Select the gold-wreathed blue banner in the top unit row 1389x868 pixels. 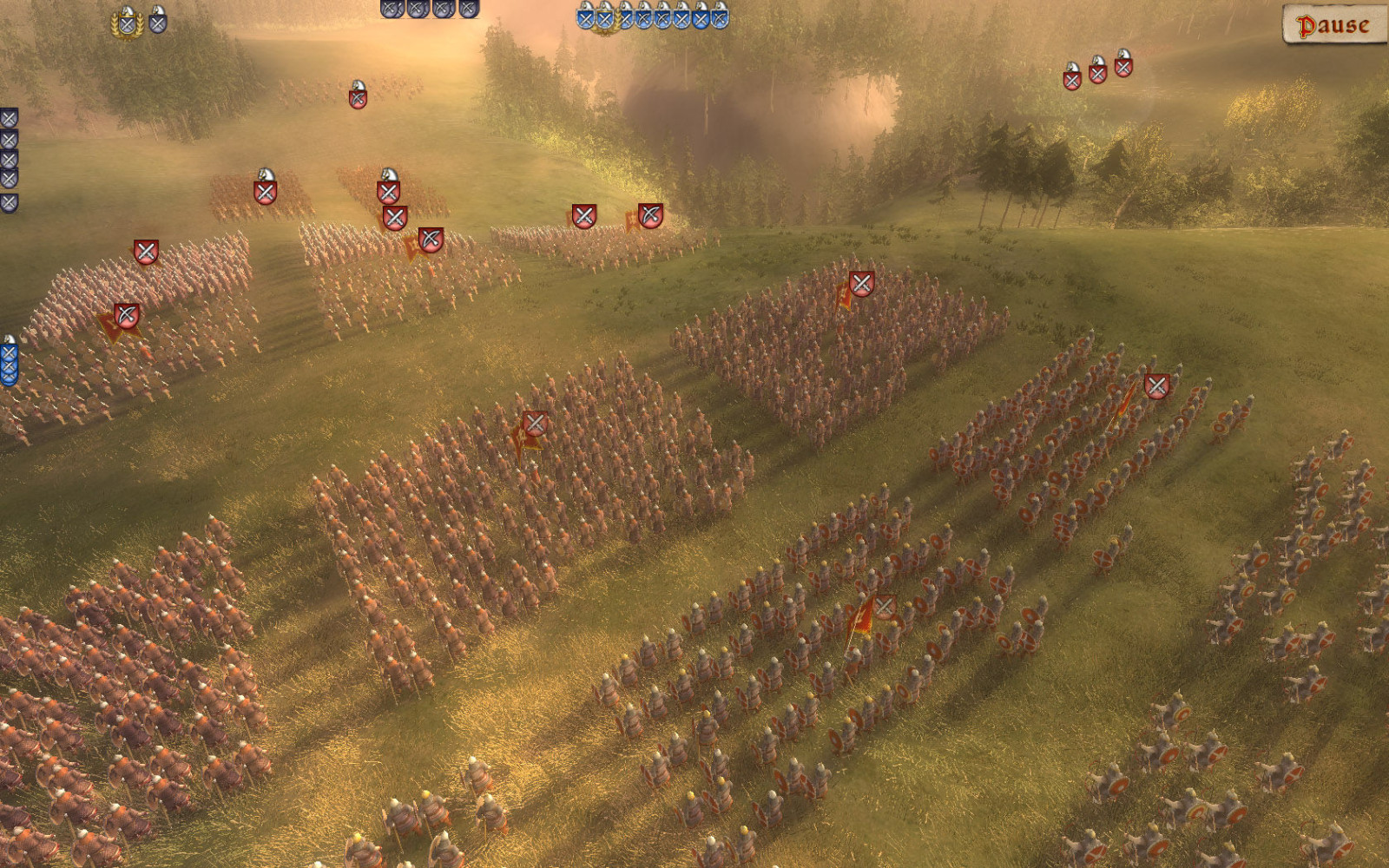click(607, 19)
